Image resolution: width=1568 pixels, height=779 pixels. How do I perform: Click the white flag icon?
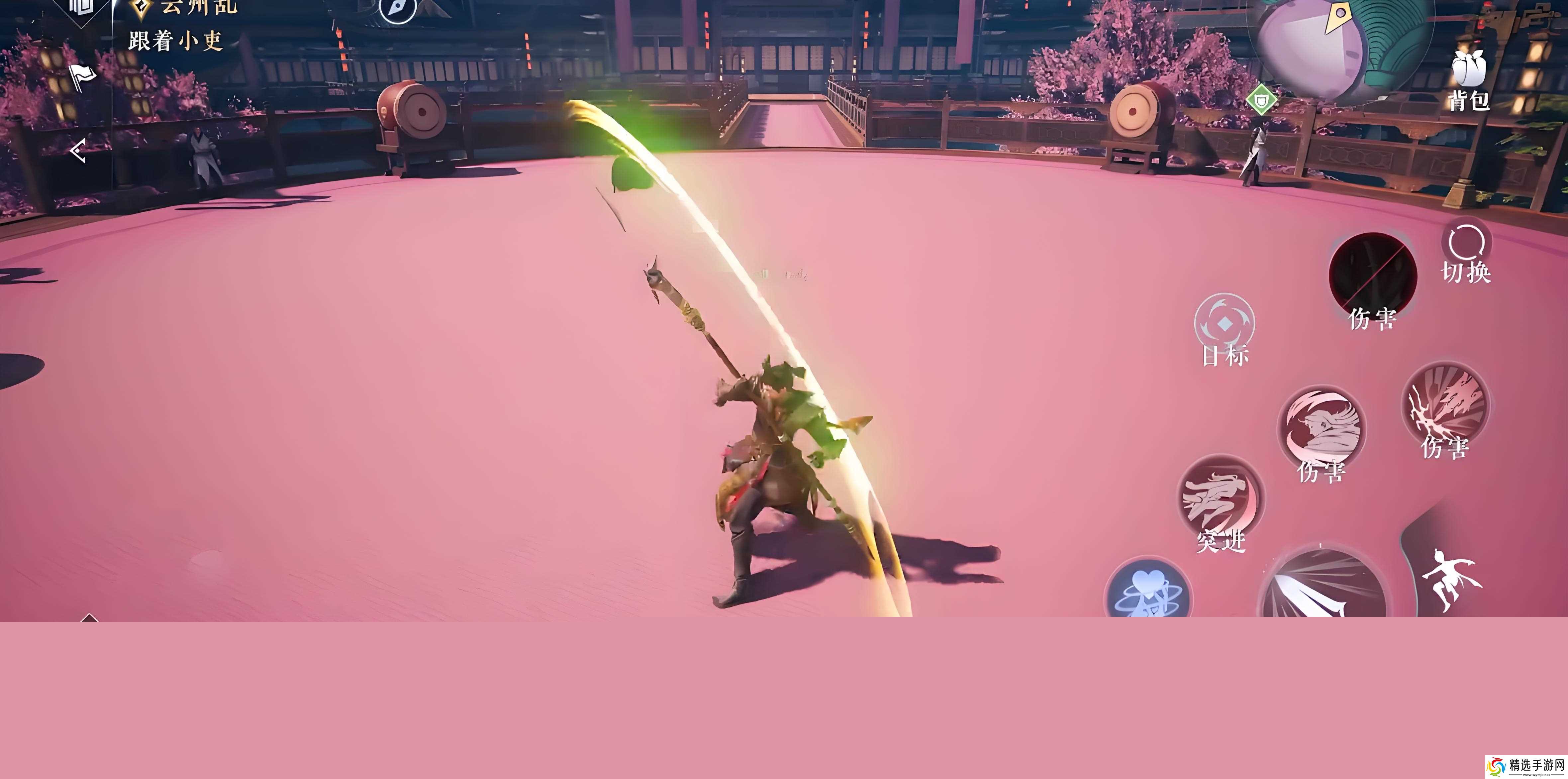(82, 76)
